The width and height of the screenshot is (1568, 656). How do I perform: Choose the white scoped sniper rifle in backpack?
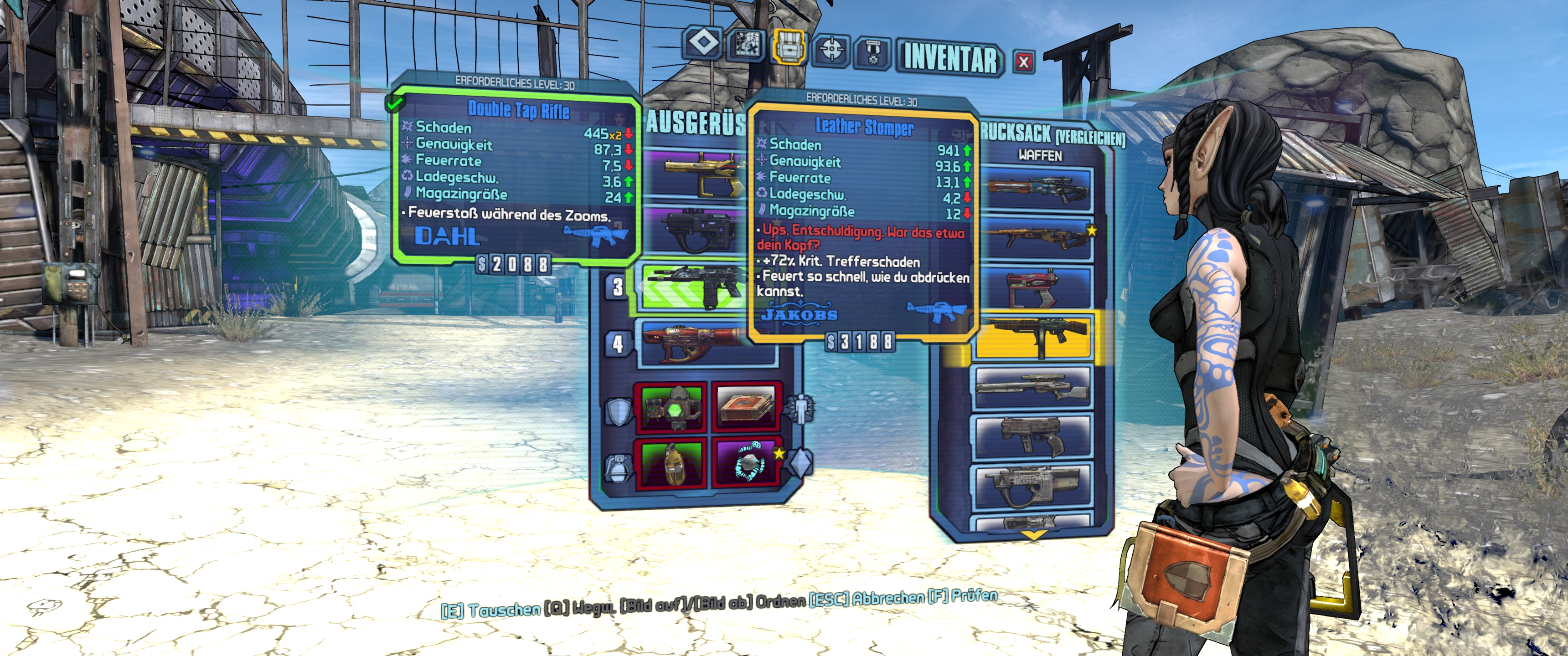coord(1034,387)
